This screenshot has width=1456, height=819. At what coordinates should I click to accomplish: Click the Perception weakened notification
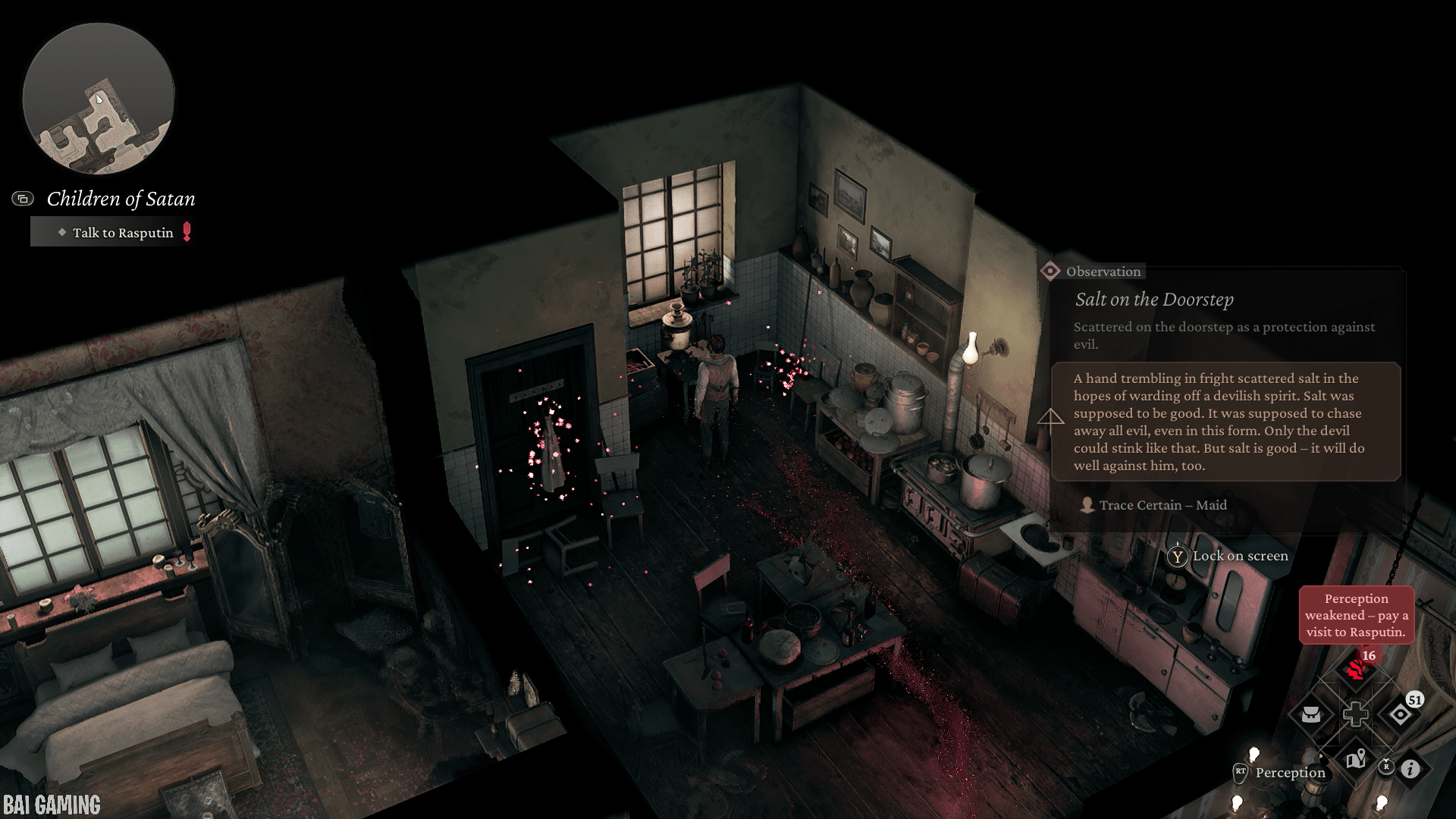pos(1356,615)
